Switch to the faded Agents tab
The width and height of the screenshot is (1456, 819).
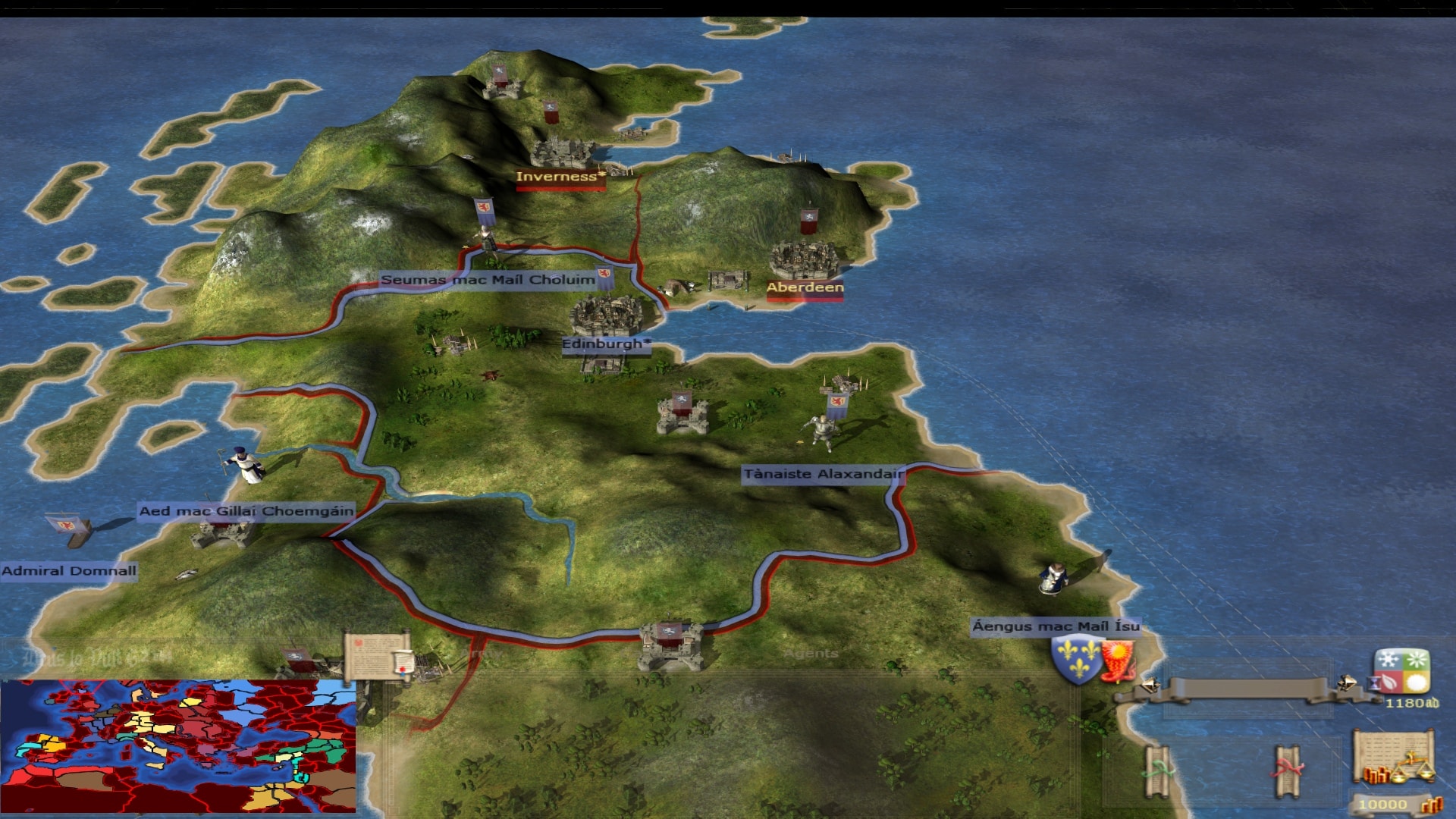click(811, 654)
